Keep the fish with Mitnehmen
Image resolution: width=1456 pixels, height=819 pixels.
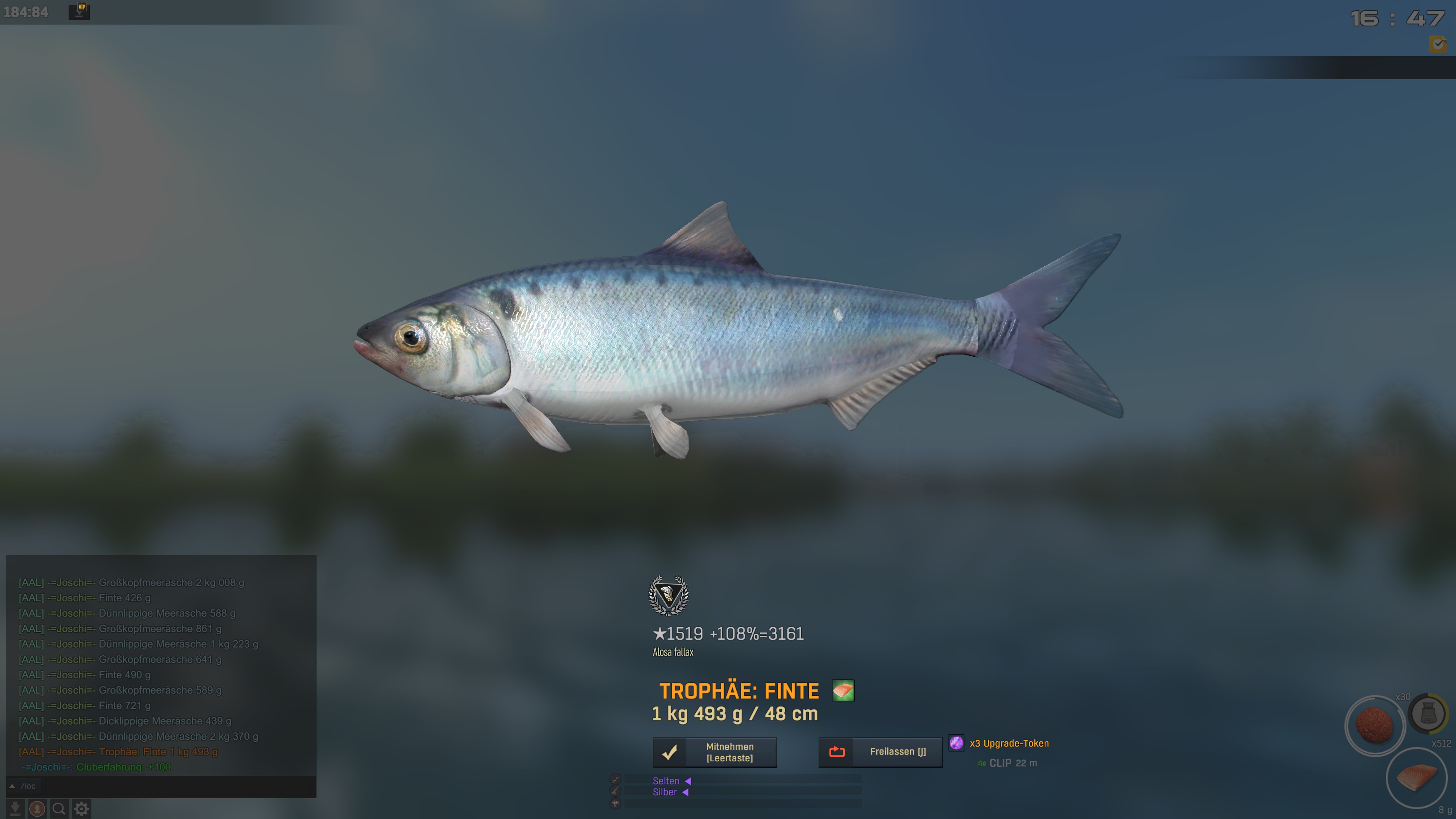(x=714, y=752)
